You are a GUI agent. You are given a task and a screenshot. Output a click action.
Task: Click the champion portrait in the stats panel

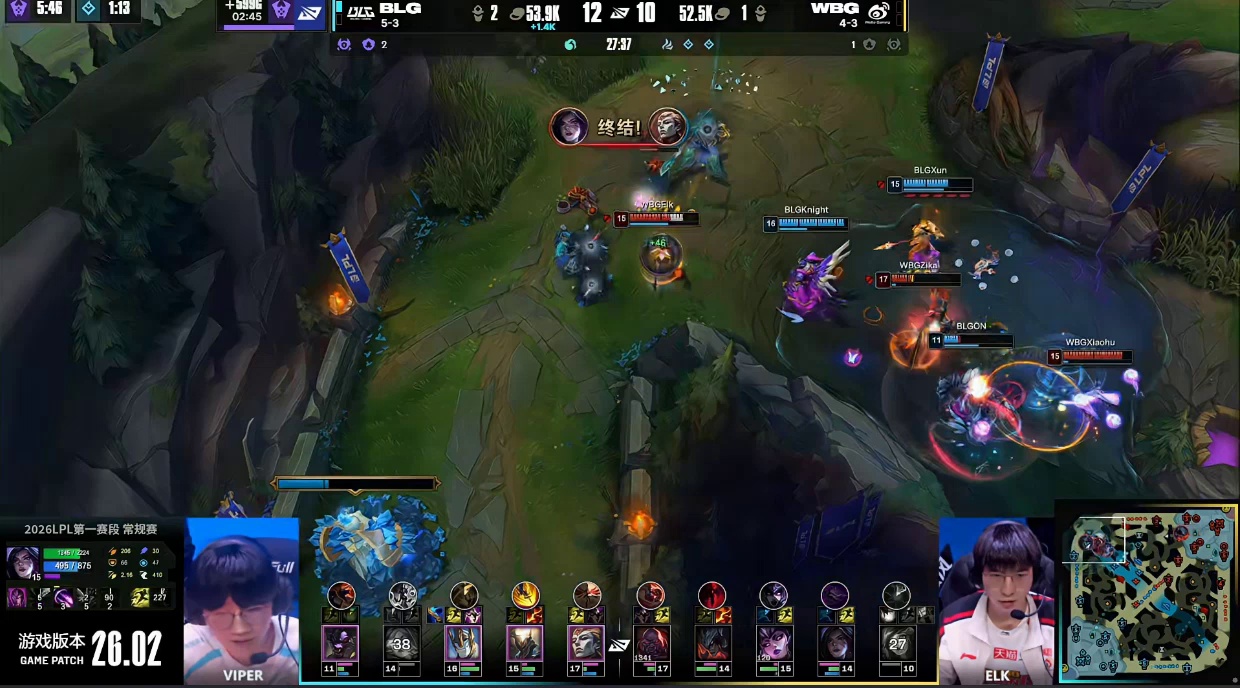tap(22, 561)
